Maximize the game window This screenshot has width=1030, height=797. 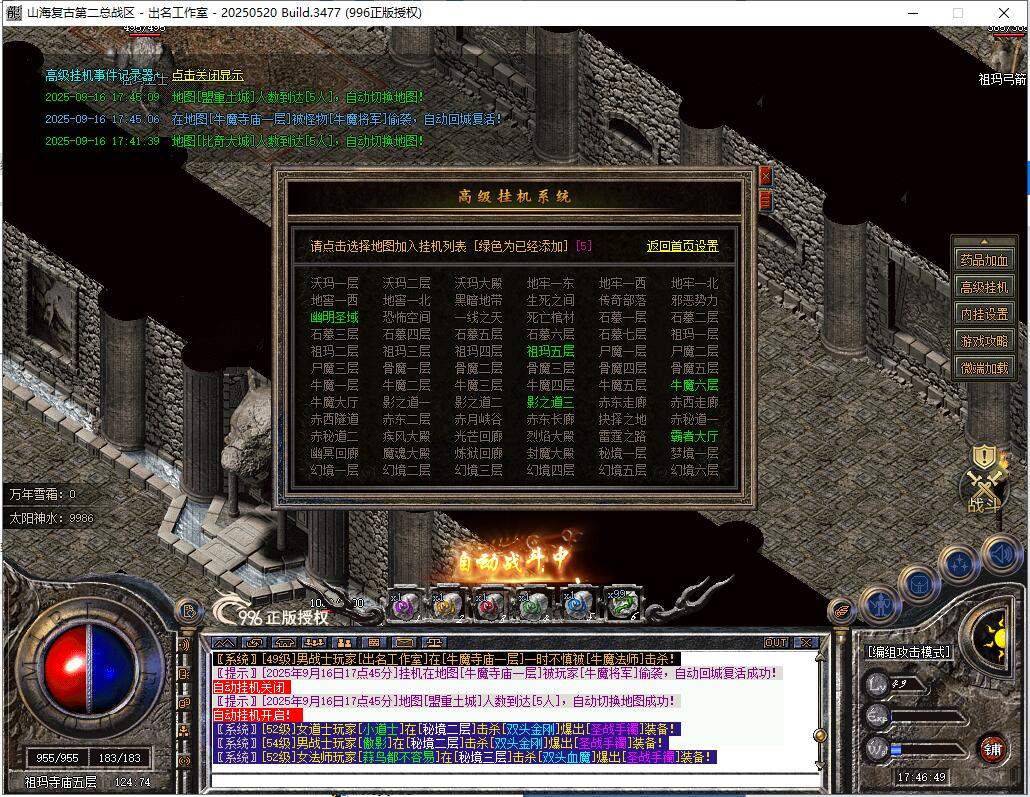click(x=958, y=12)
